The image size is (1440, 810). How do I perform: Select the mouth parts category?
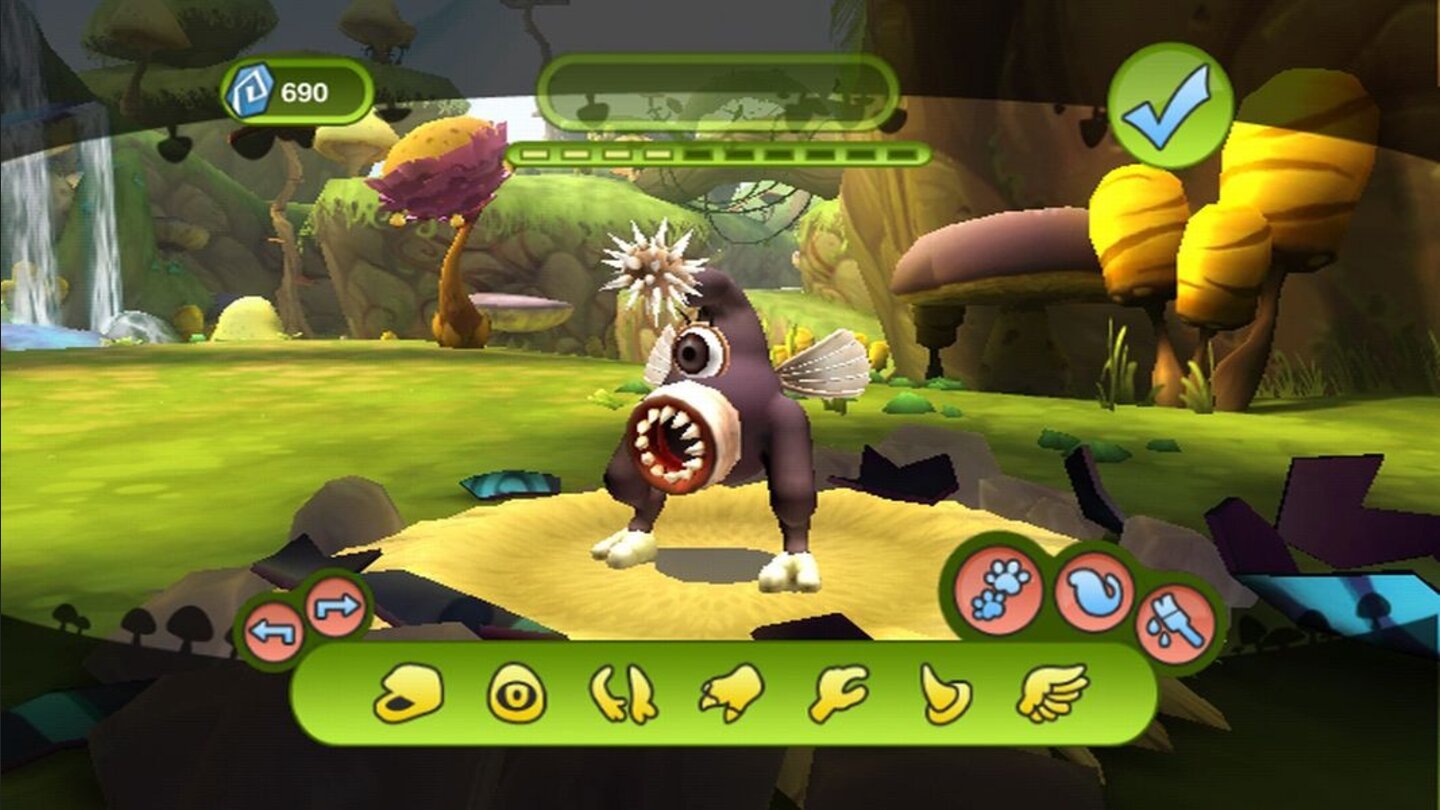411,700
